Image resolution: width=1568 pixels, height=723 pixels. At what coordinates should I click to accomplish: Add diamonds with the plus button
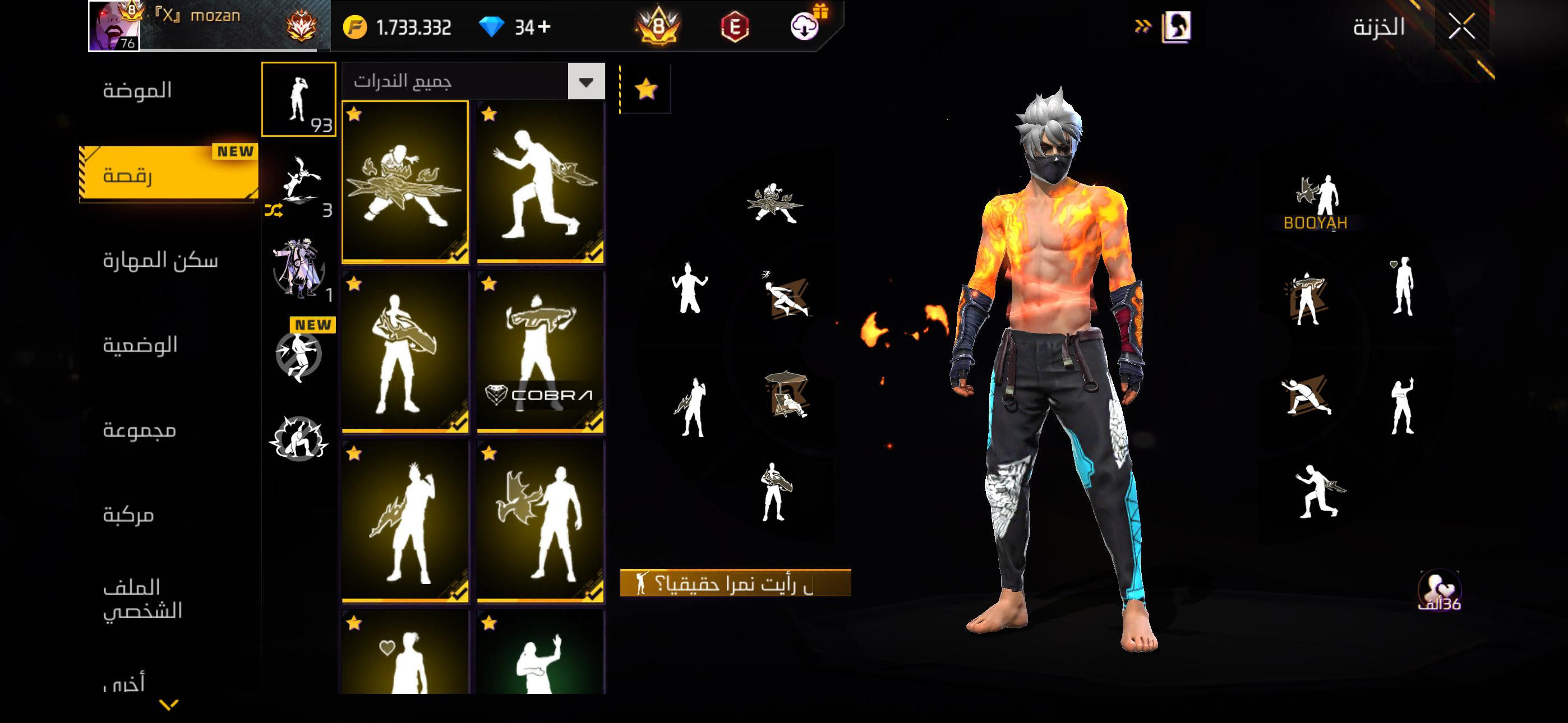pos(544,27)
